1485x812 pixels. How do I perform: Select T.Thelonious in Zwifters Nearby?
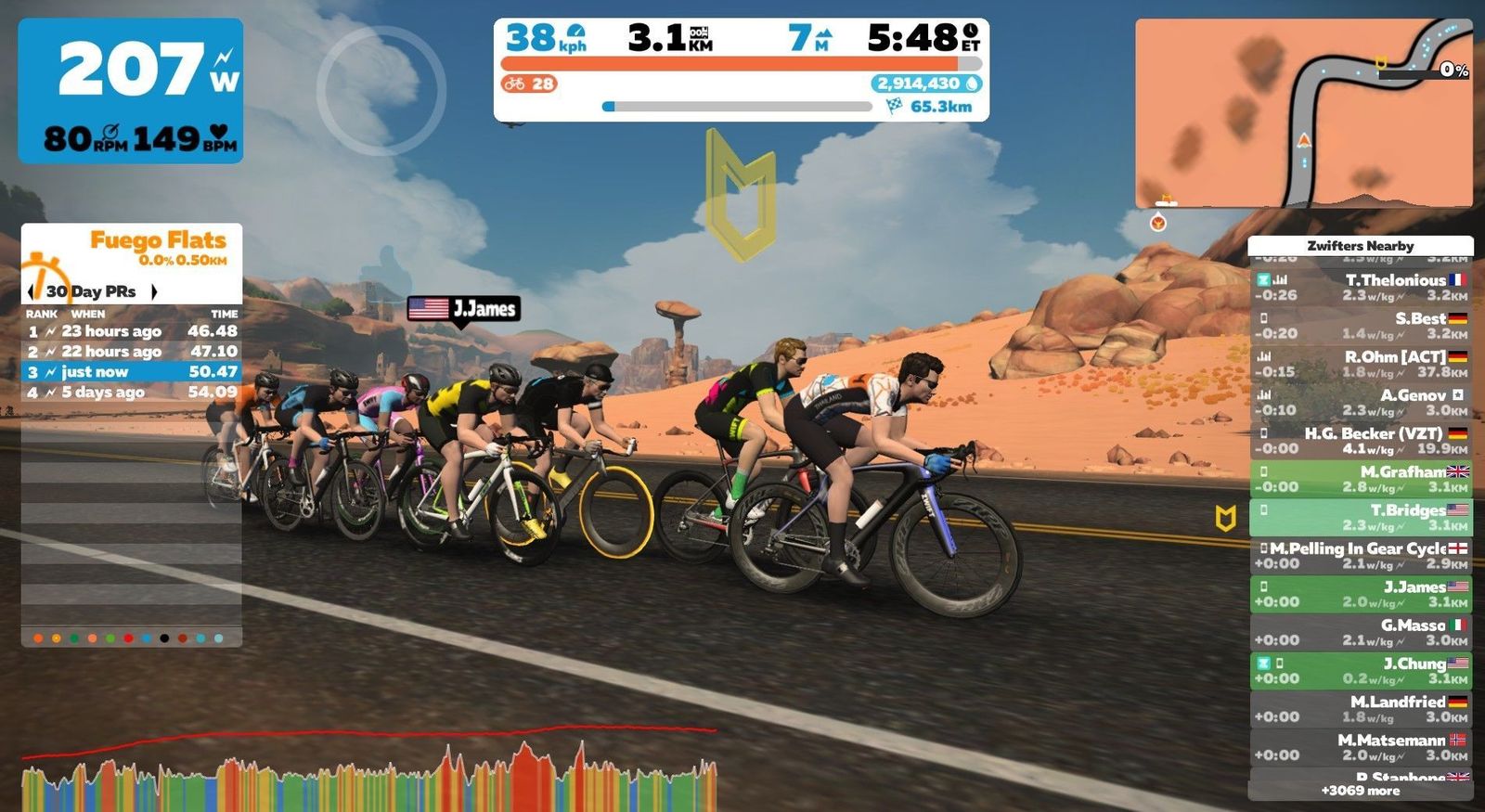tap(1361, 287)
